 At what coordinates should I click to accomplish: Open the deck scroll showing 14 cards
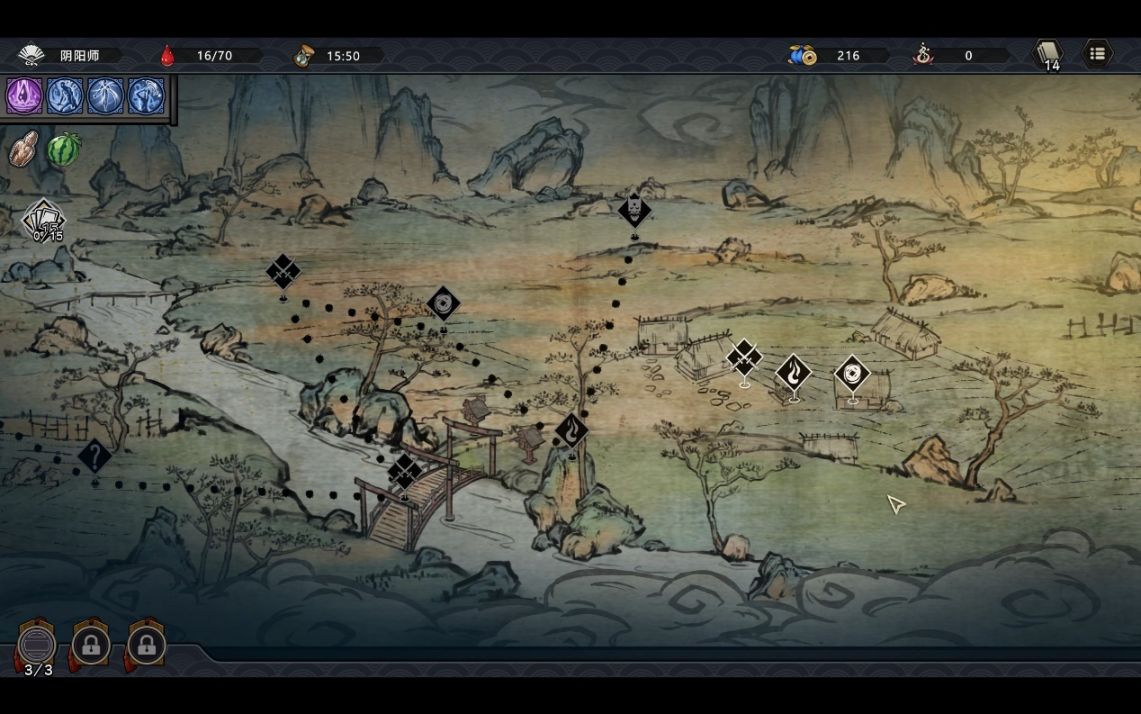tap(1048, 55)
